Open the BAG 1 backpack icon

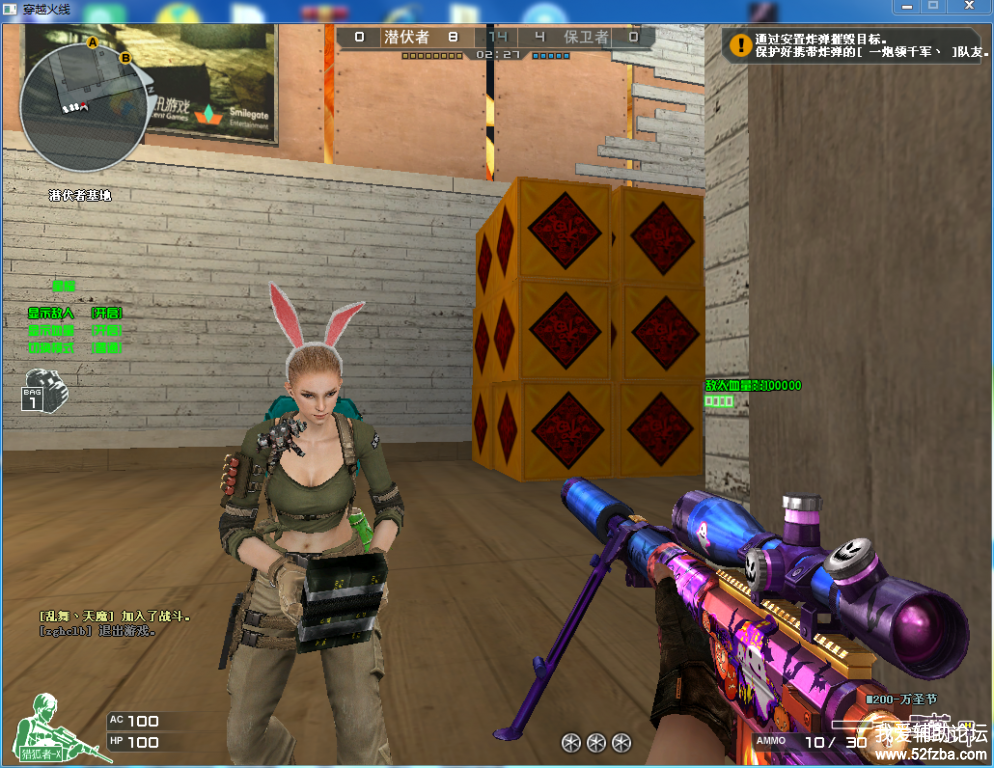pyautogui.click(x=44, y=390)
